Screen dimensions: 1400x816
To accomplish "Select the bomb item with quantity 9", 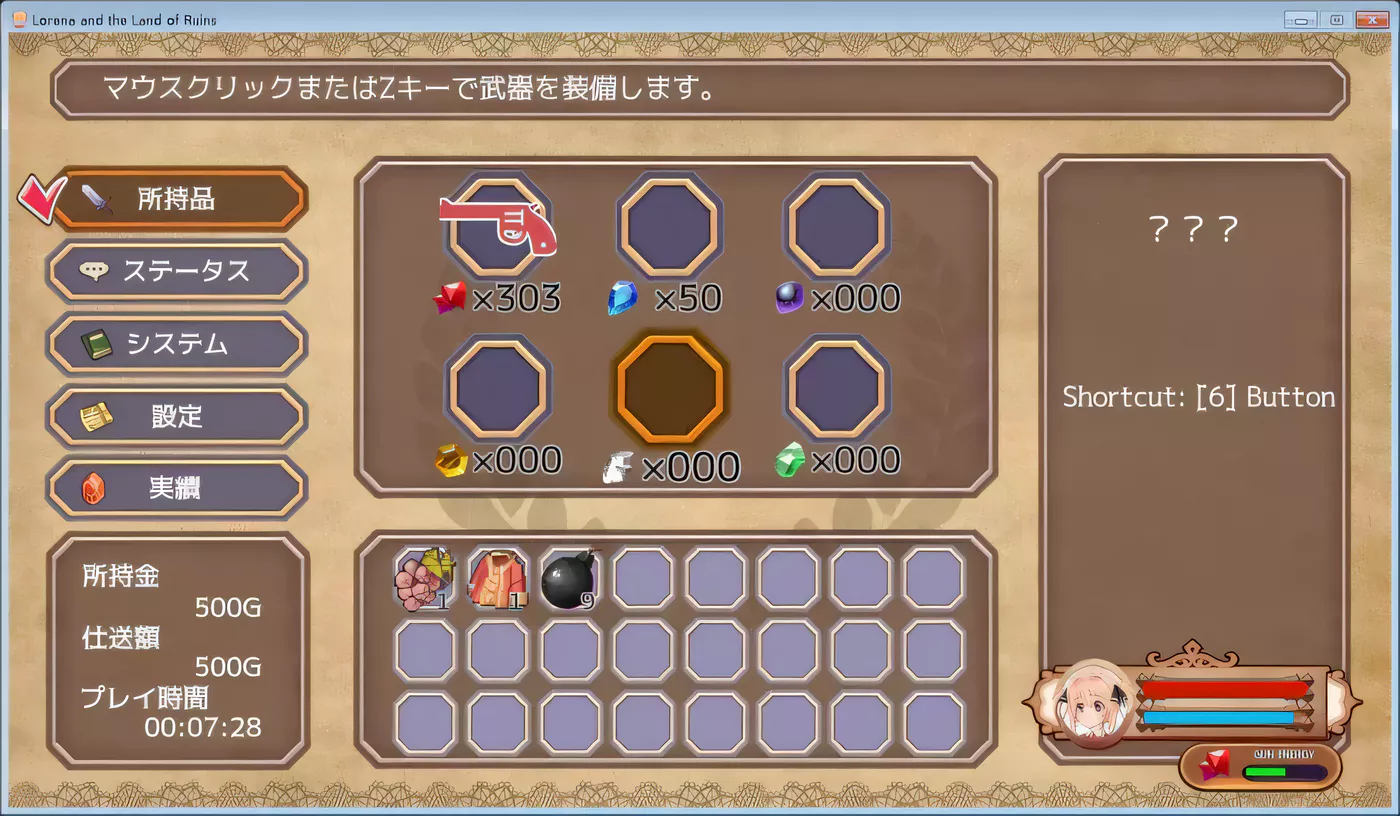I will (570, 578).
